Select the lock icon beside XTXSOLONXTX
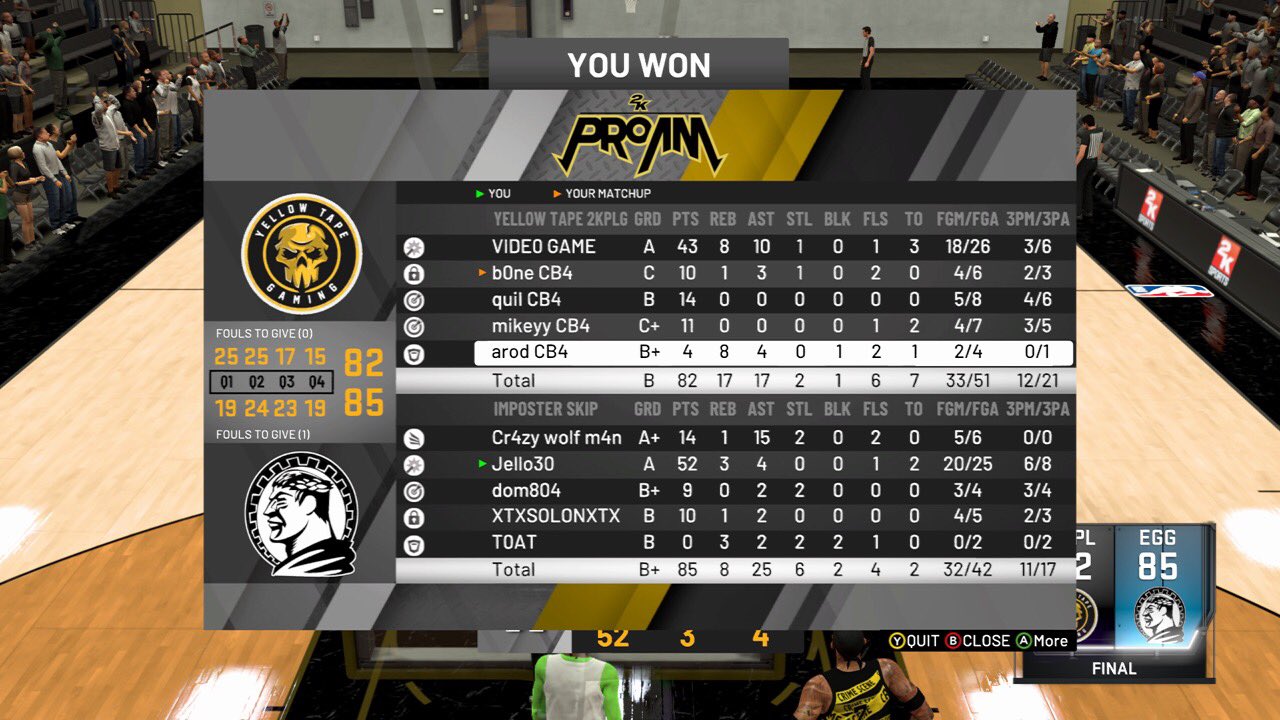Image resolution: width=1280 pixels, height=720 pixels. tap(413, 518)
